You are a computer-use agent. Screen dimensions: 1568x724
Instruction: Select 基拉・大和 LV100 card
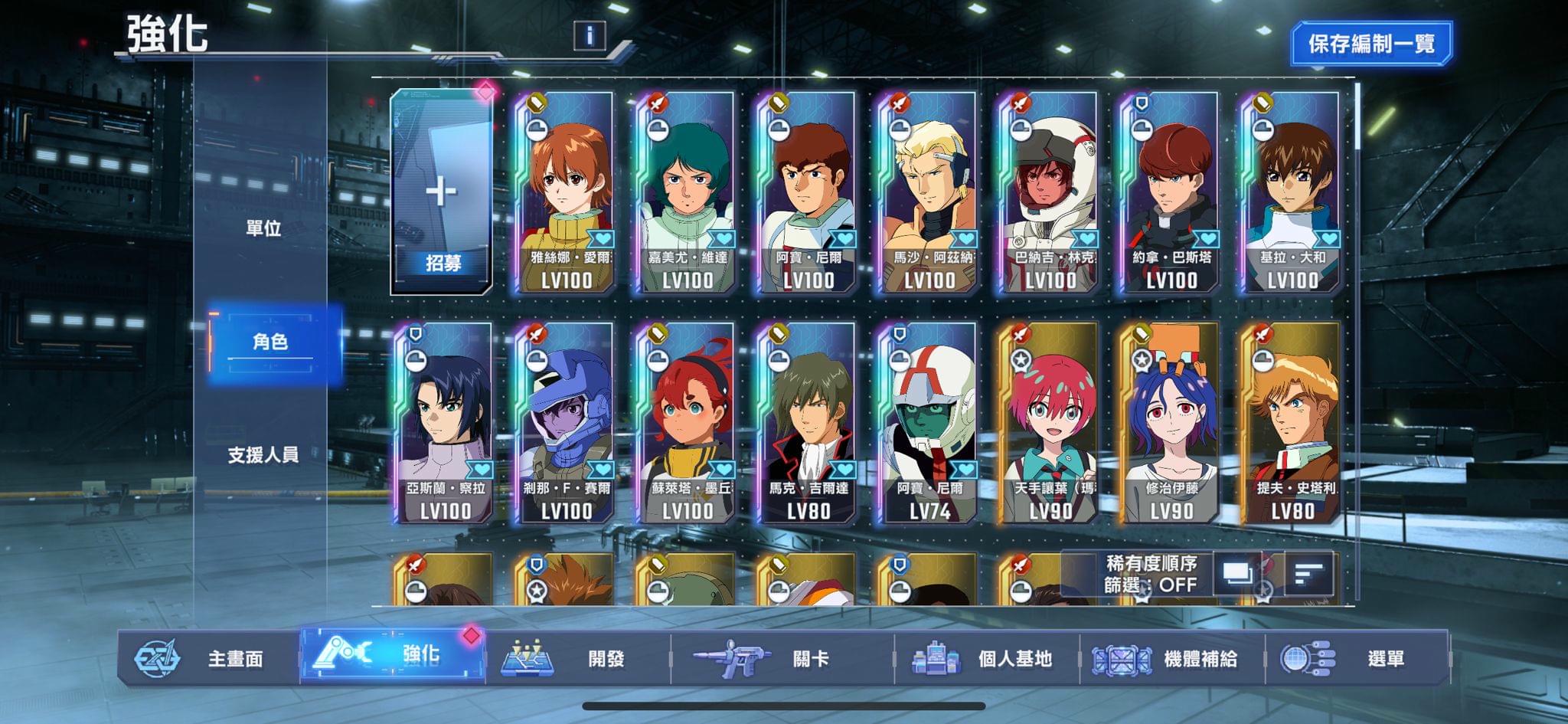click(1292, 192)
